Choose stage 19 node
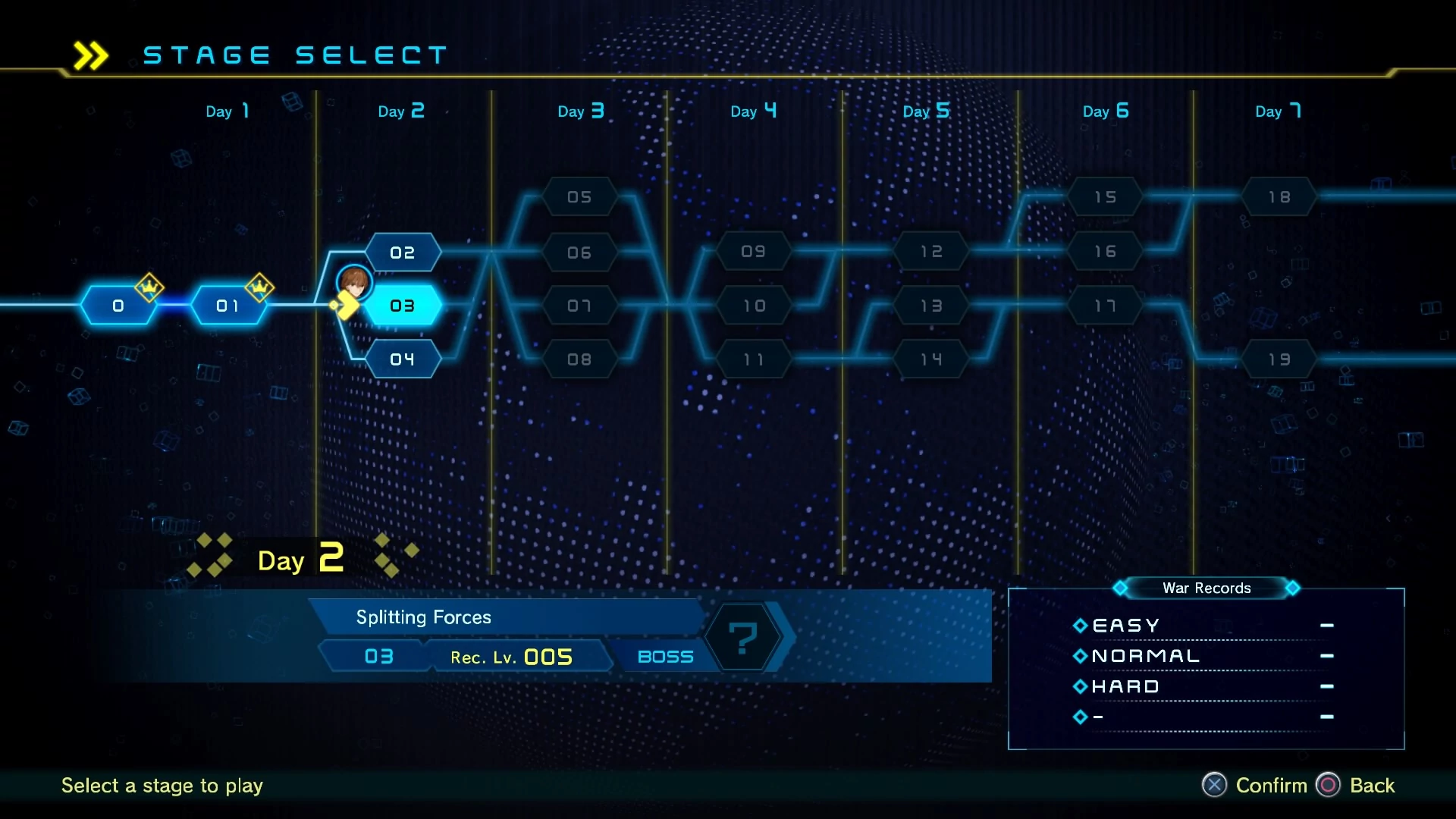The width and height of the screenshot is (1456, 819). pyautogui.click(x=1279, y=359)
